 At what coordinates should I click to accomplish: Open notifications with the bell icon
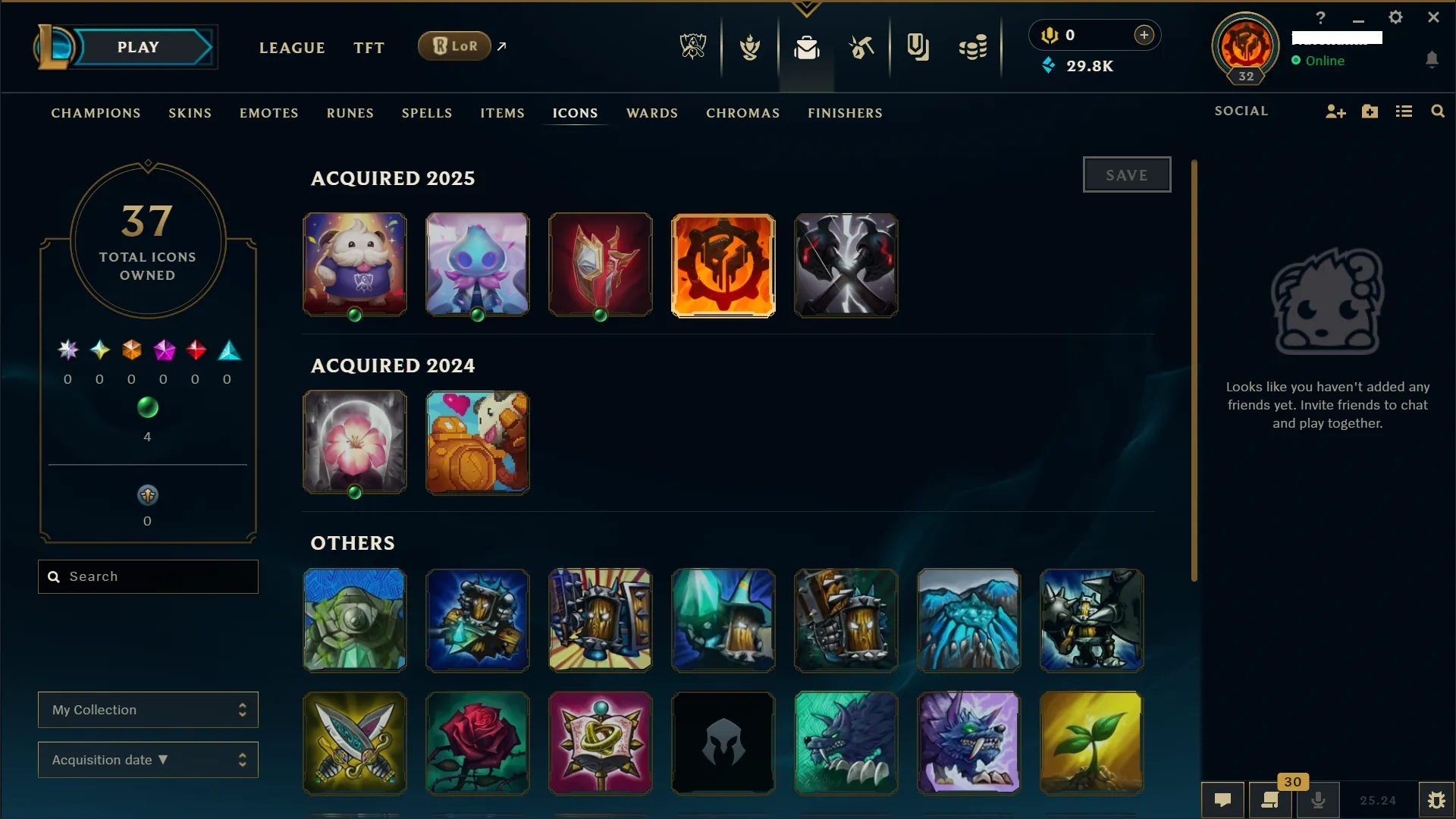coord(1432,60)
